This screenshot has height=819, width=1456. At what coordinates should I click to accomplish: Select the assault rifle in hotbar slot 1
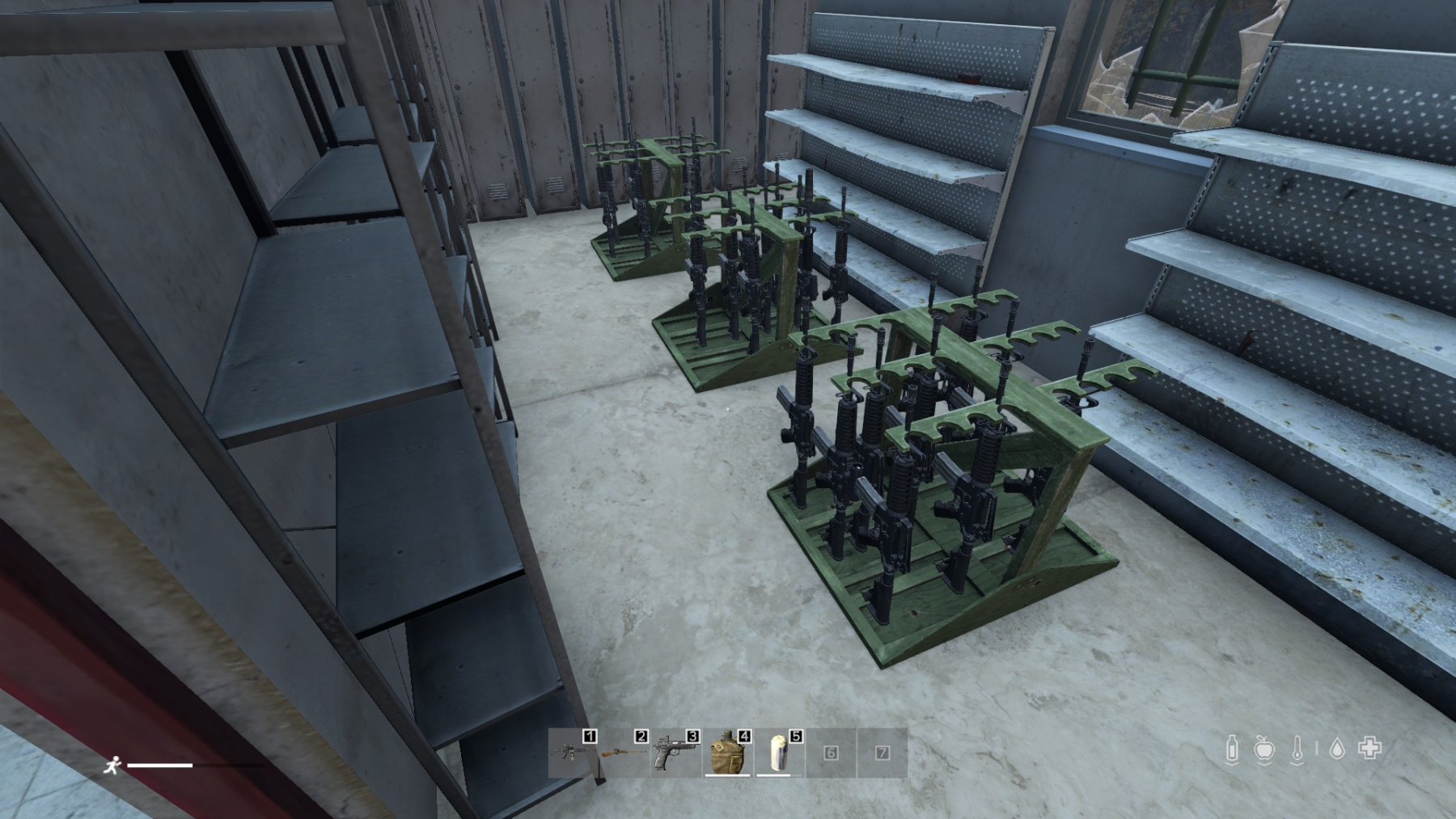(573, 753)
